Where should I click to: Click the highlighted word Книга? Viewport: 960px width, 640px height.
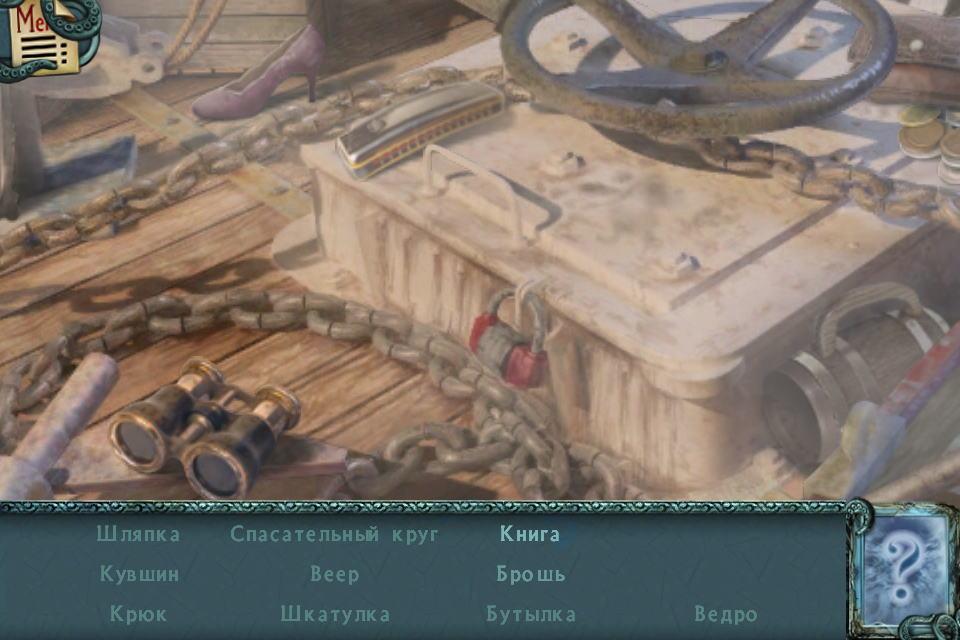[x=530, y=534]
